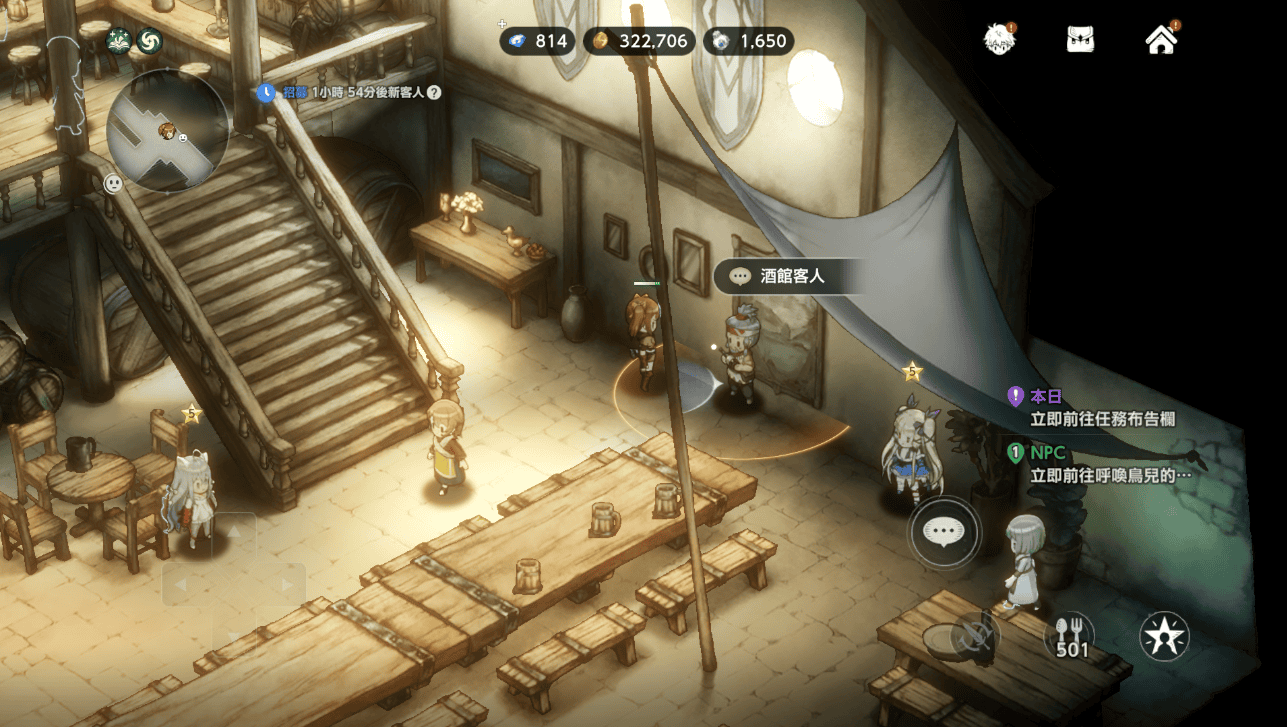The image size is (1287, 727).
Task: Activate the star silhouette button
Action: [1165, 636]
